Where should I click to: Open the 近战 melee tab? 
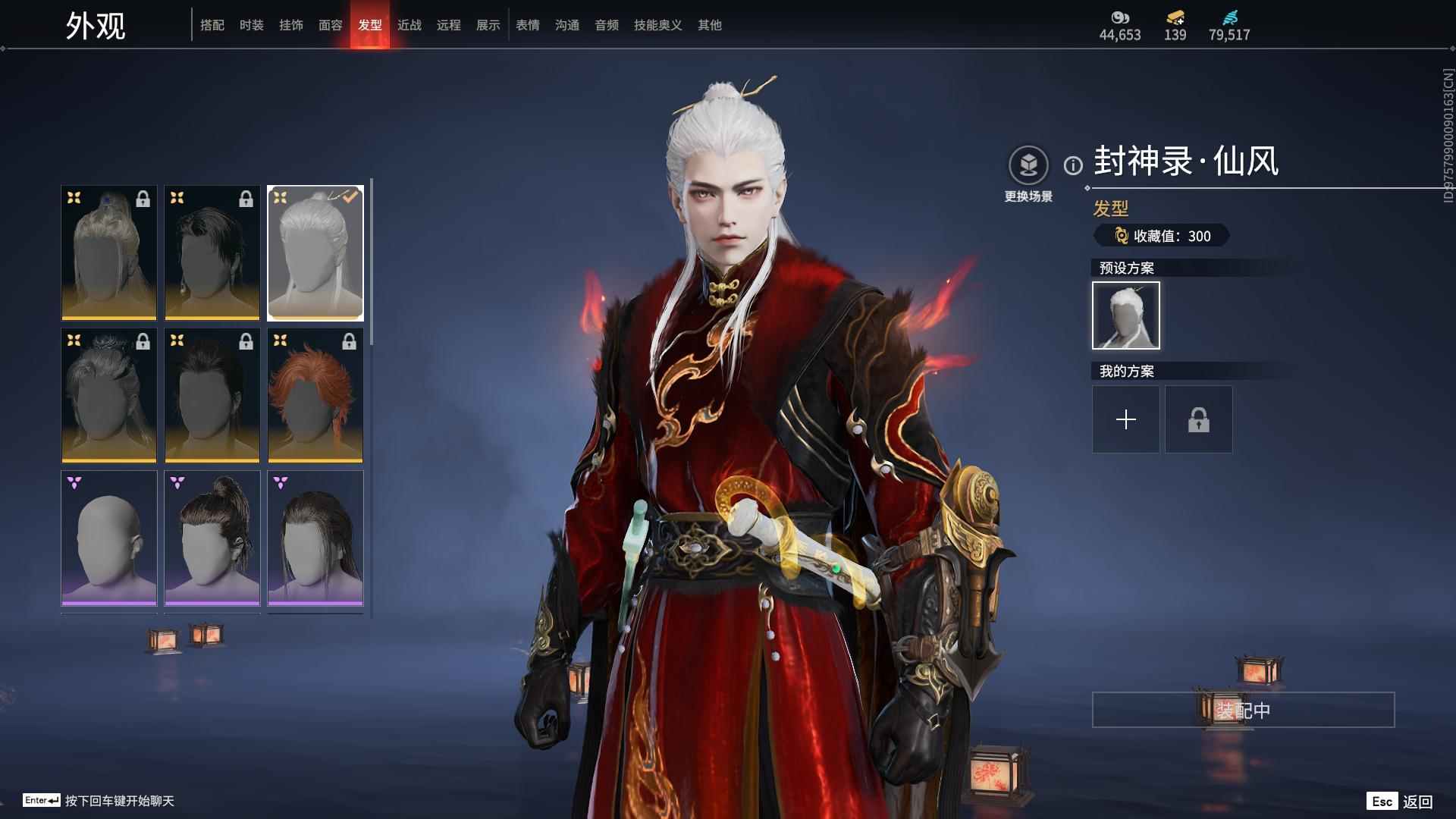[x=409, y=25]
